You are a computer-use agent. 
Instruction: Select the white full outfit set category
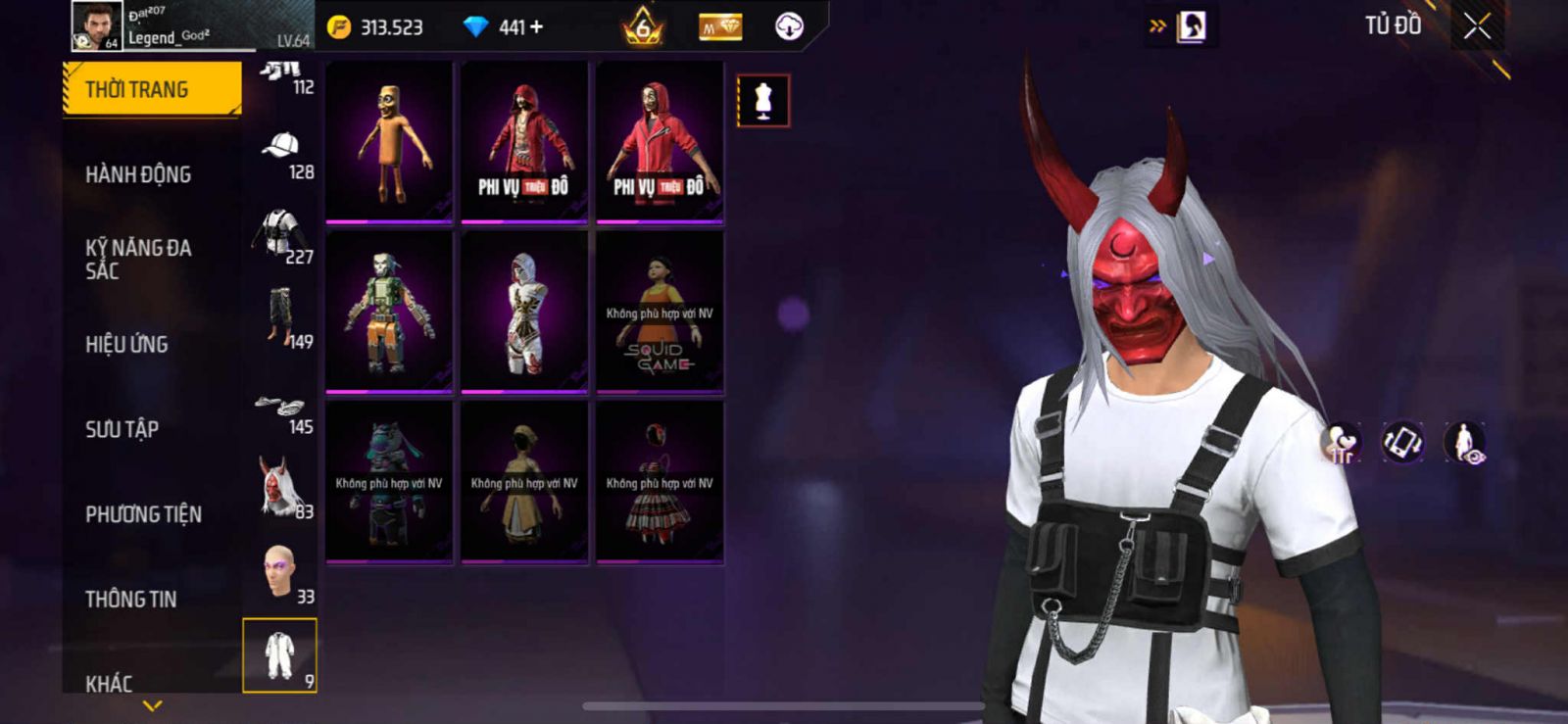tap(279, 655)
